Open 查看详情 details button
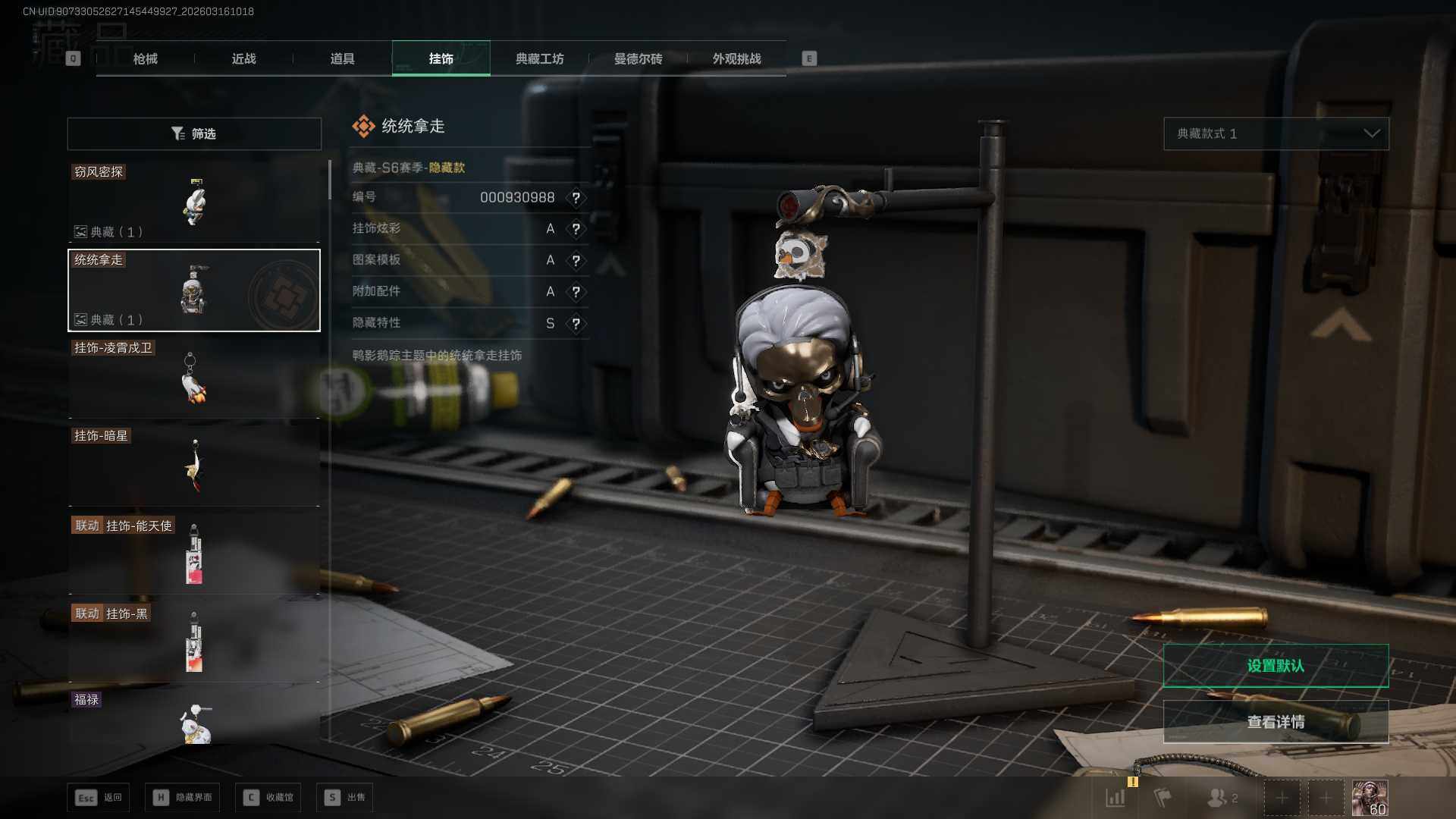The width and height of the screenshot is (1456, 819). (x=1276, y=722)
